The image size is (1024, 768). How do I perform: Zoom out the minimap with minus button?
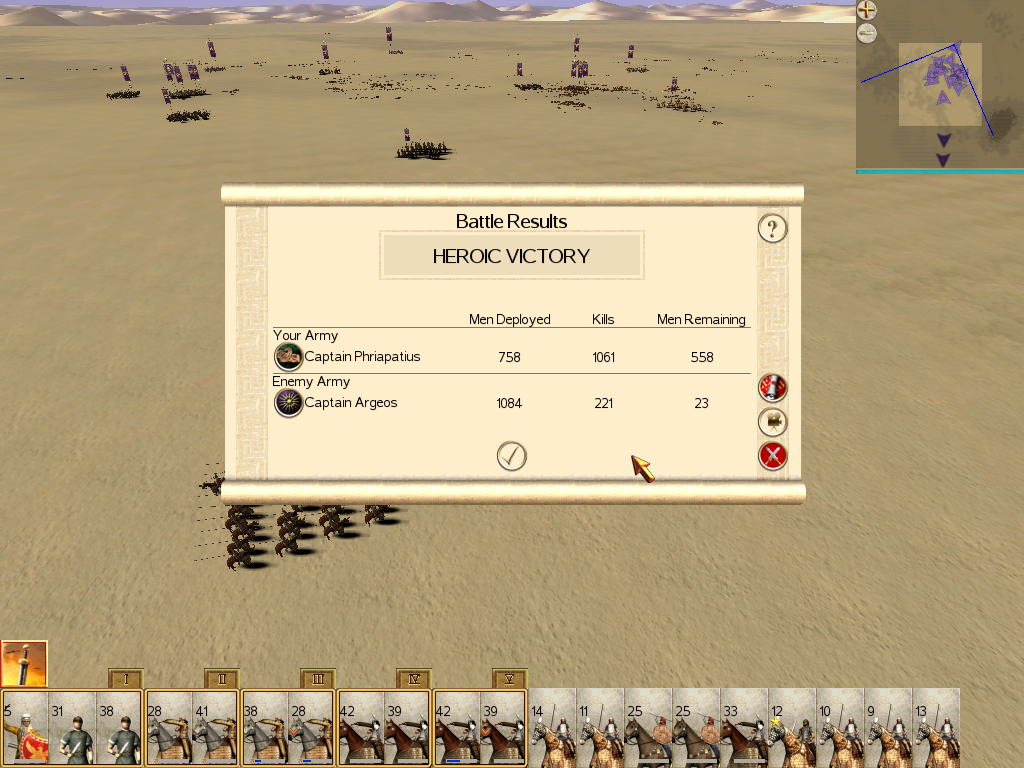pos(867,34)
